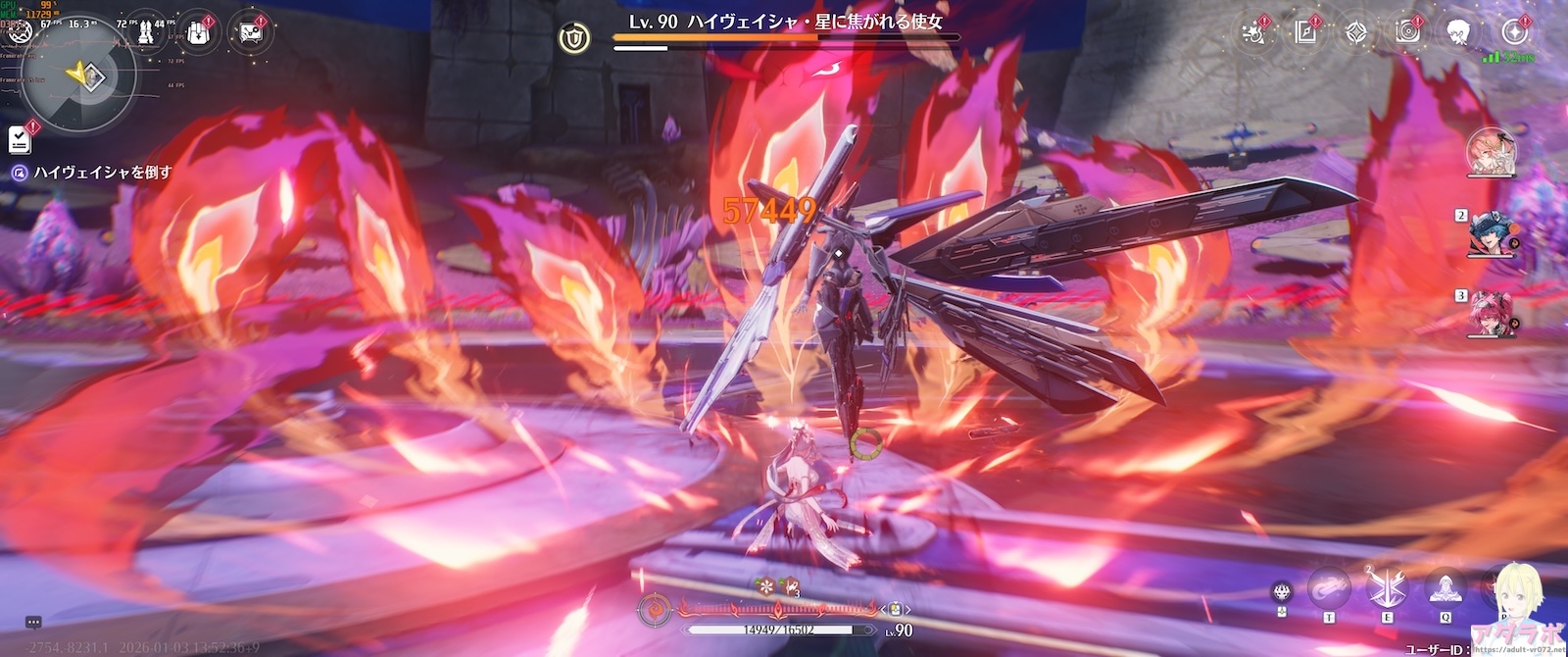This screenshot has width=1568, height=657.
Task: Open the chess pieces menu icon
Action: pos(145,32)
